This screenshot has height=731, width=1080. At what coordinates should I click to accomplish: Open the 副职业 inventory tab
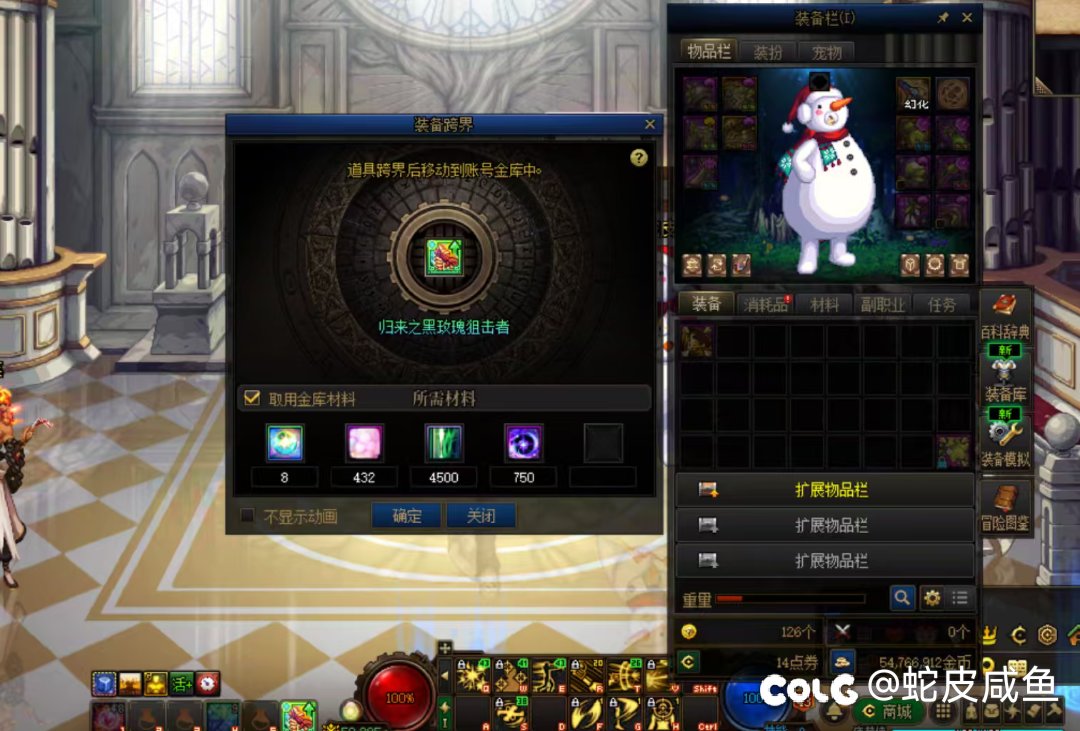coord(883,304)
